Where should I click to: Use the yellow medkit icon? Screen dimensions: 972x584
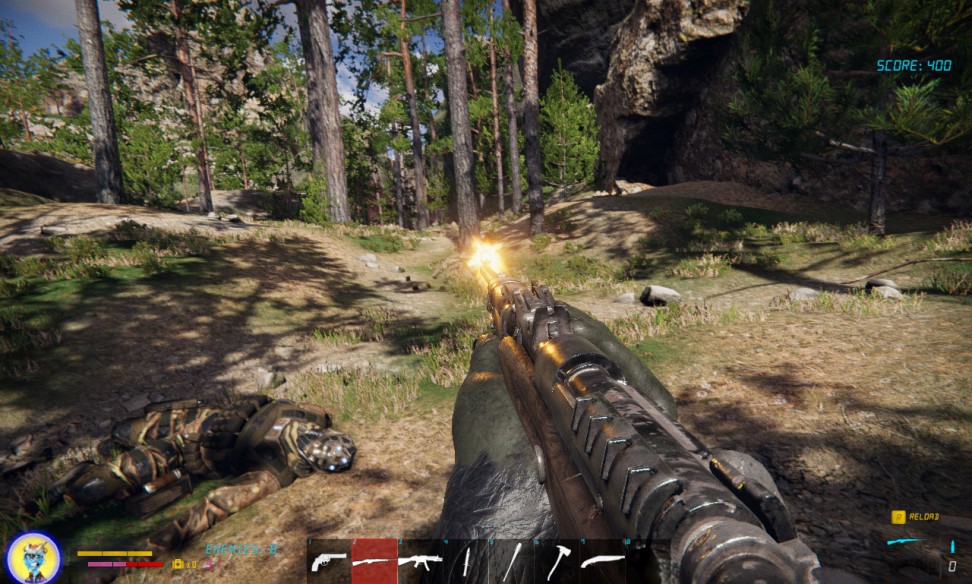click(x=178, y=564)
